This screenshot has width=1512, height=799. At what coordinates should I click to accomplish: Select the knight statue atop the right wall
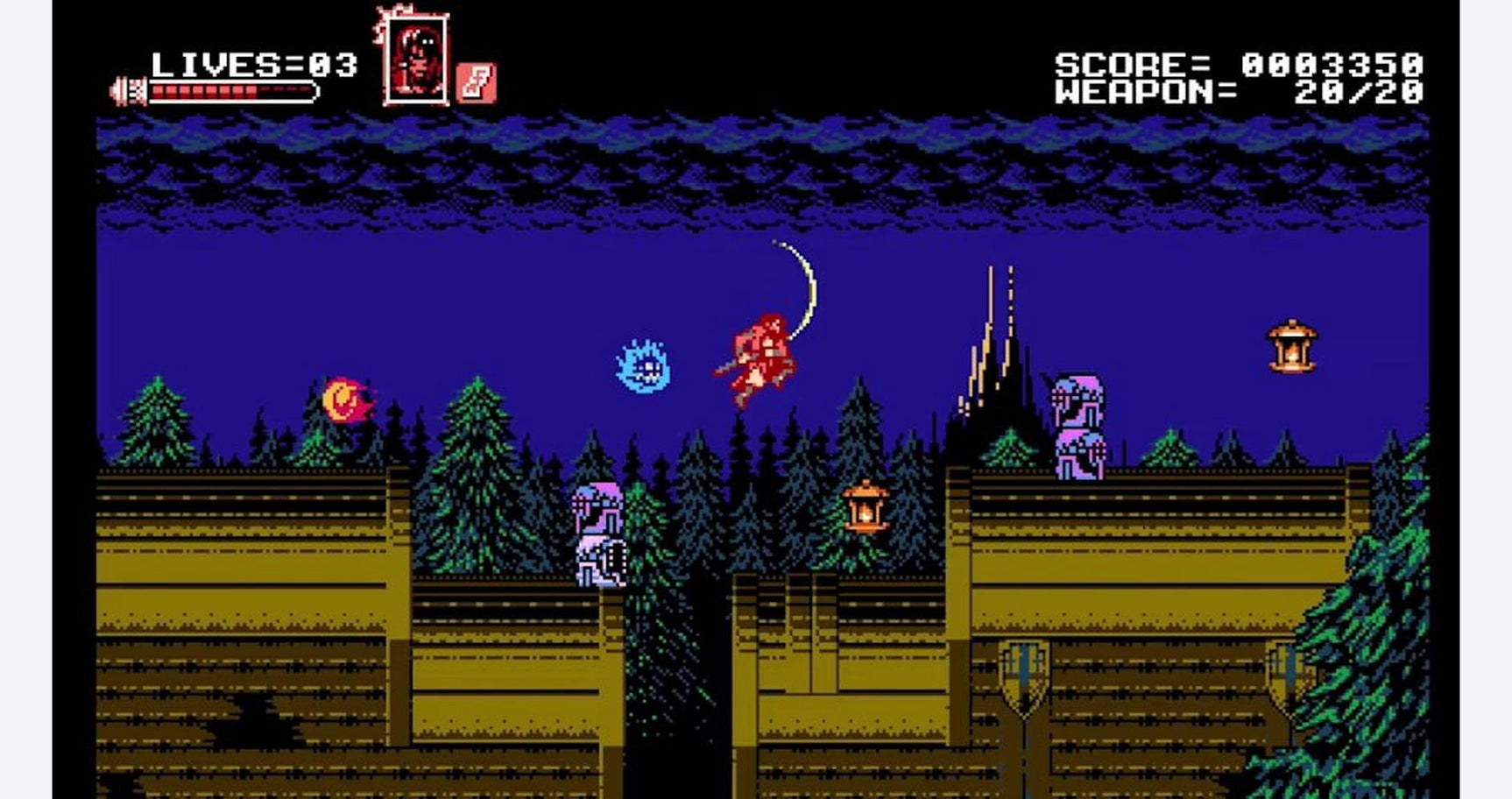tap(1079, 401)
